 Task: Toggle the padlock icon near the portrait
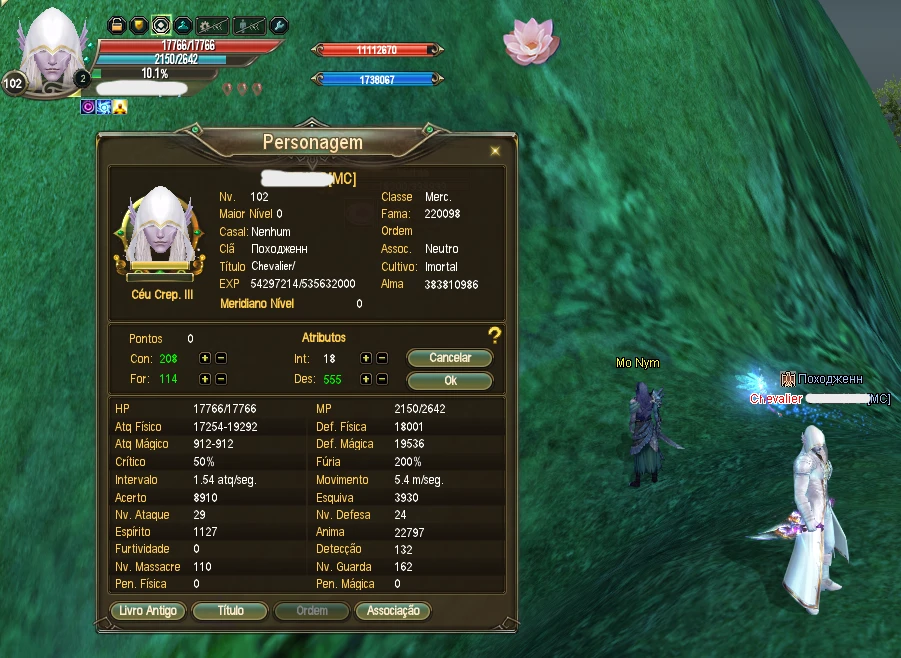coord(117,24)
